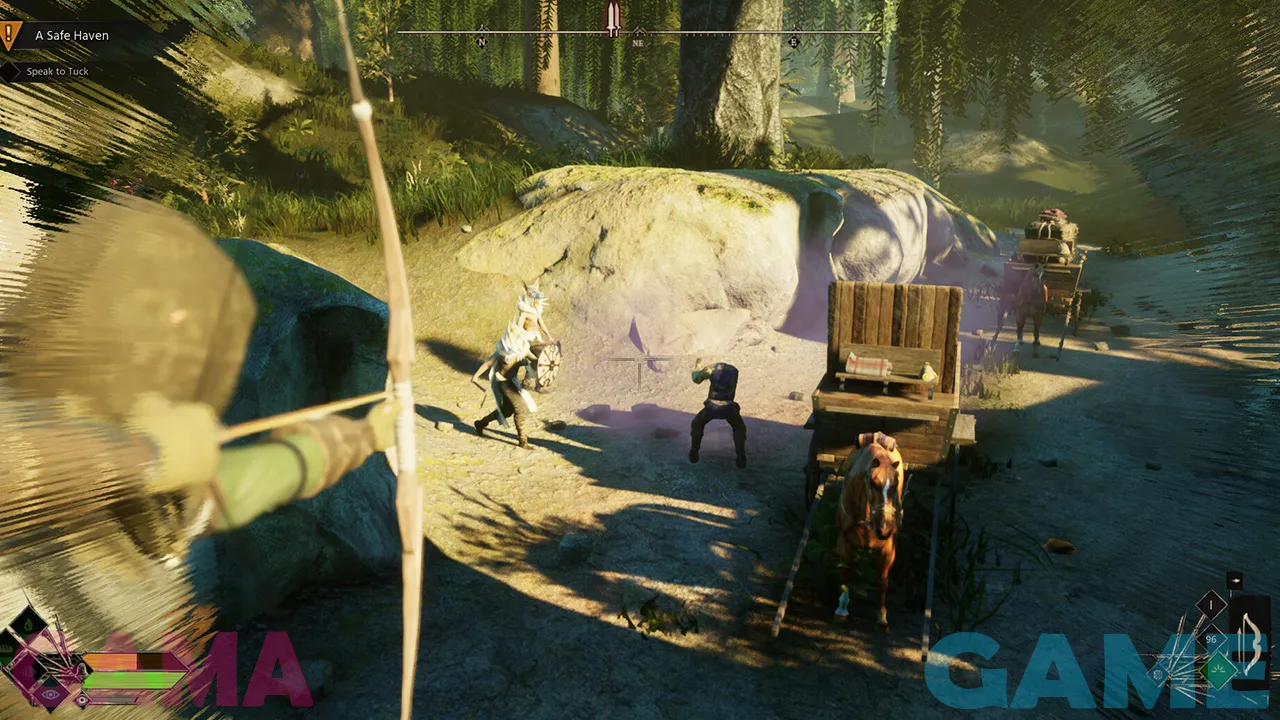Click the quest marker on the compass
Image resolution: width=1280 pixels, height=720 pixels.
pos(613,18)
